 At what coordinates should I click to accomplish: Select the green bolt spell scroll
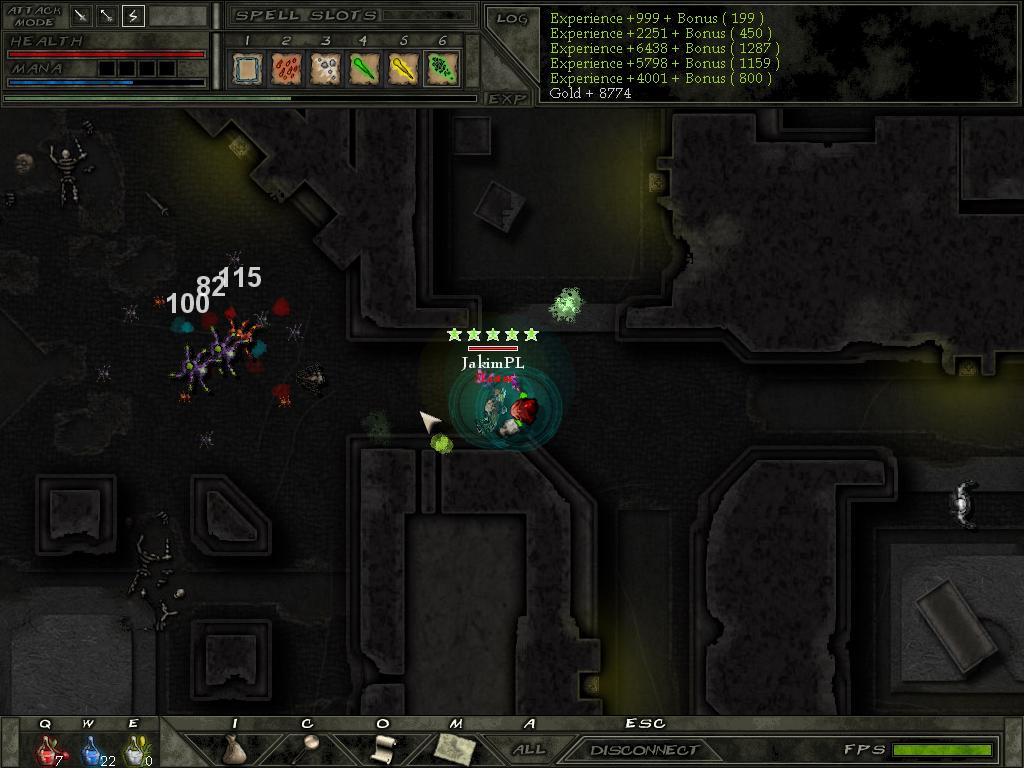point(364,68)
